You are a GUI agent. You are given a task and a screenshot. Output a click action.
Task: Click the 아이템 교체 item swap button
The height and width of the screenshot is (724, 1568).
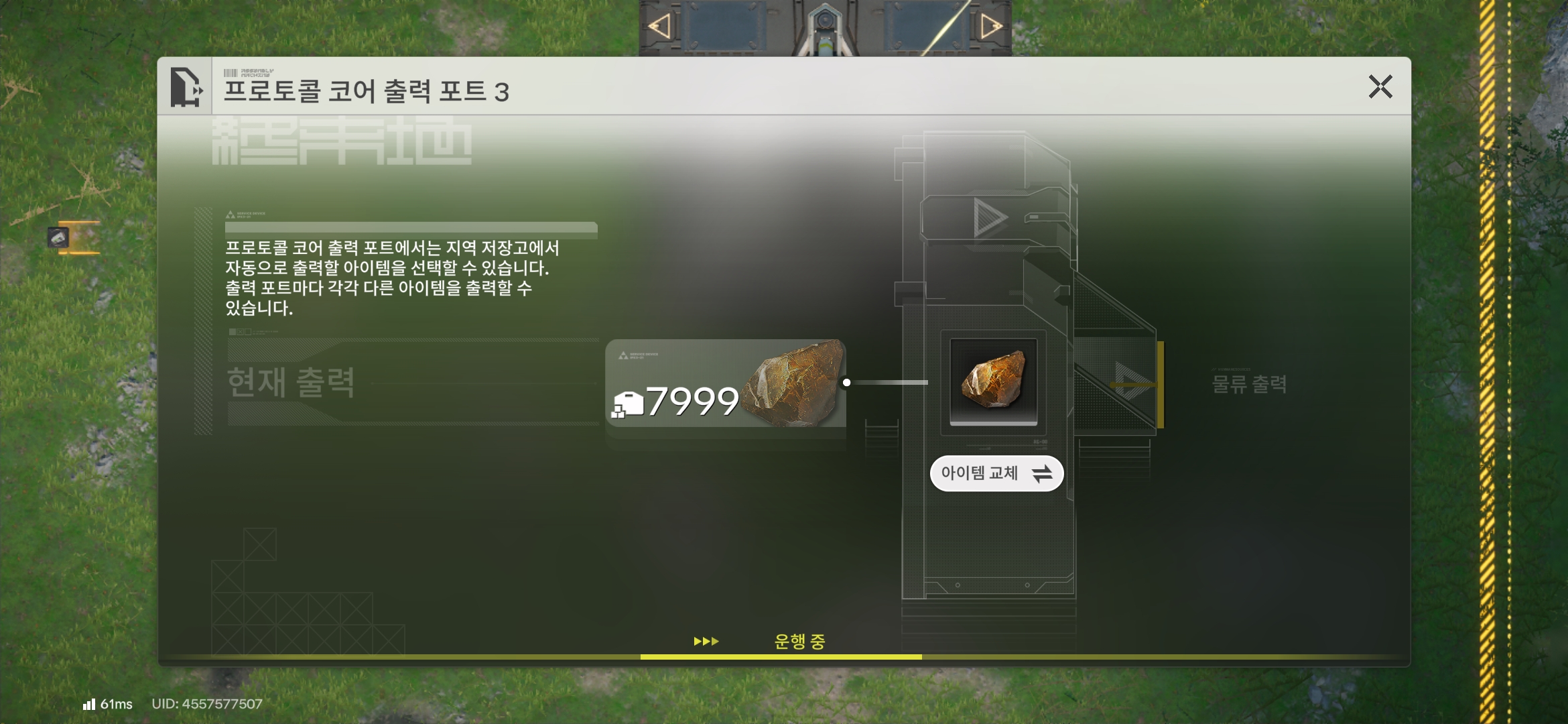pyautogui.click(x=996, y=474)
